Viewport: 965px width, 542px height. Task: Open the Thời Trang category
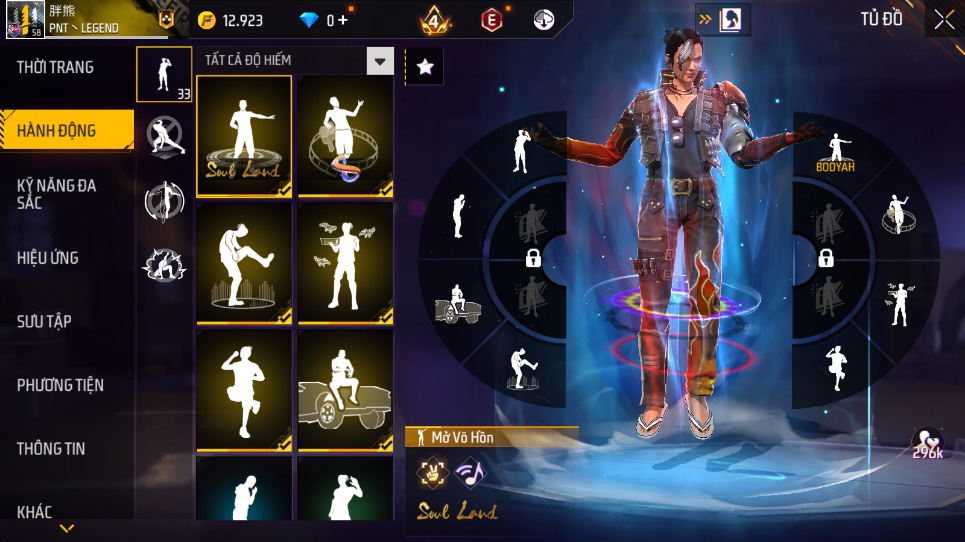[x=56, y=67]
